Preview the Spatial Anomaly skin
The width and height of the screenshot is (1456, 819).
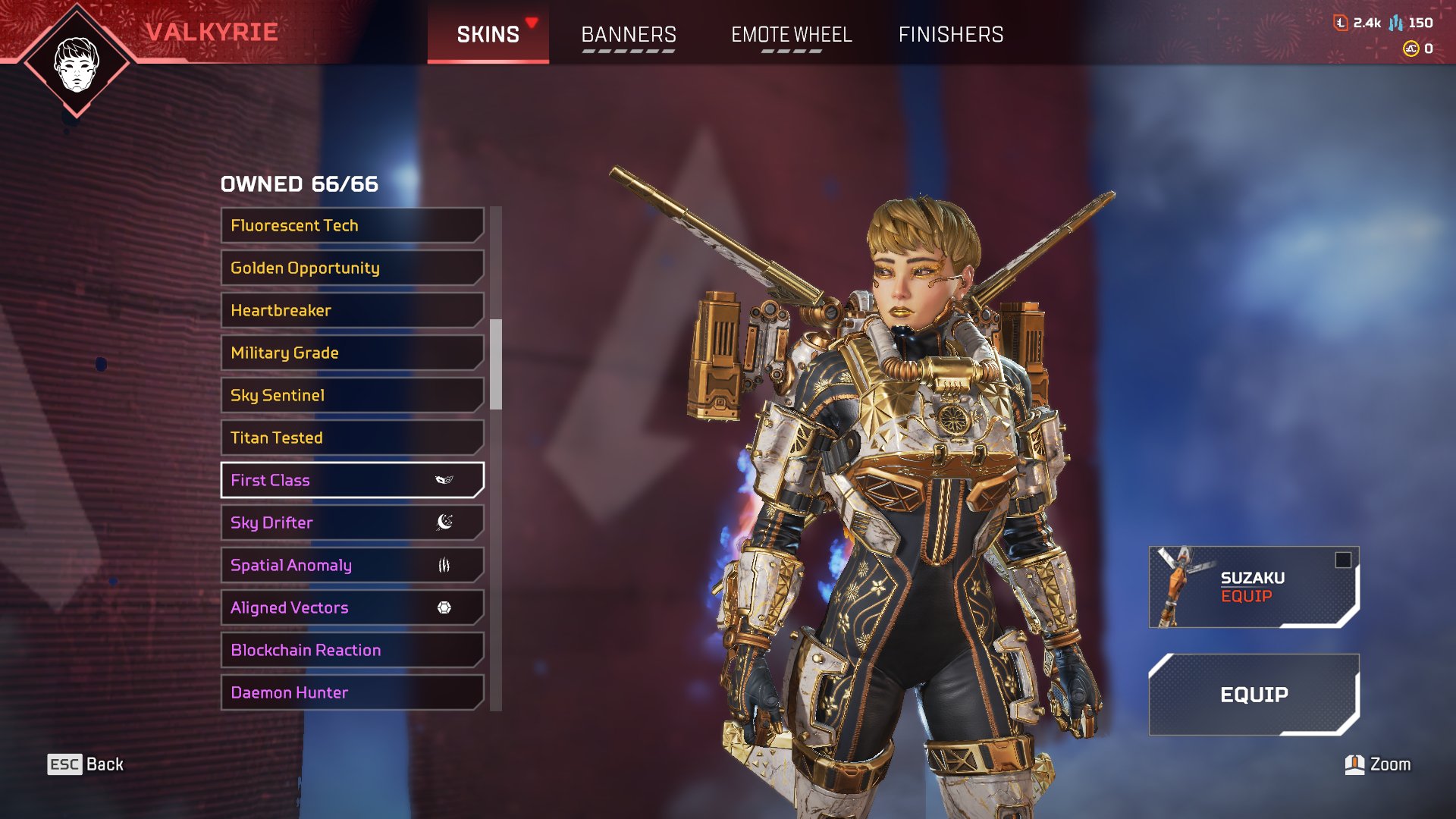click(x=352, y=565)
